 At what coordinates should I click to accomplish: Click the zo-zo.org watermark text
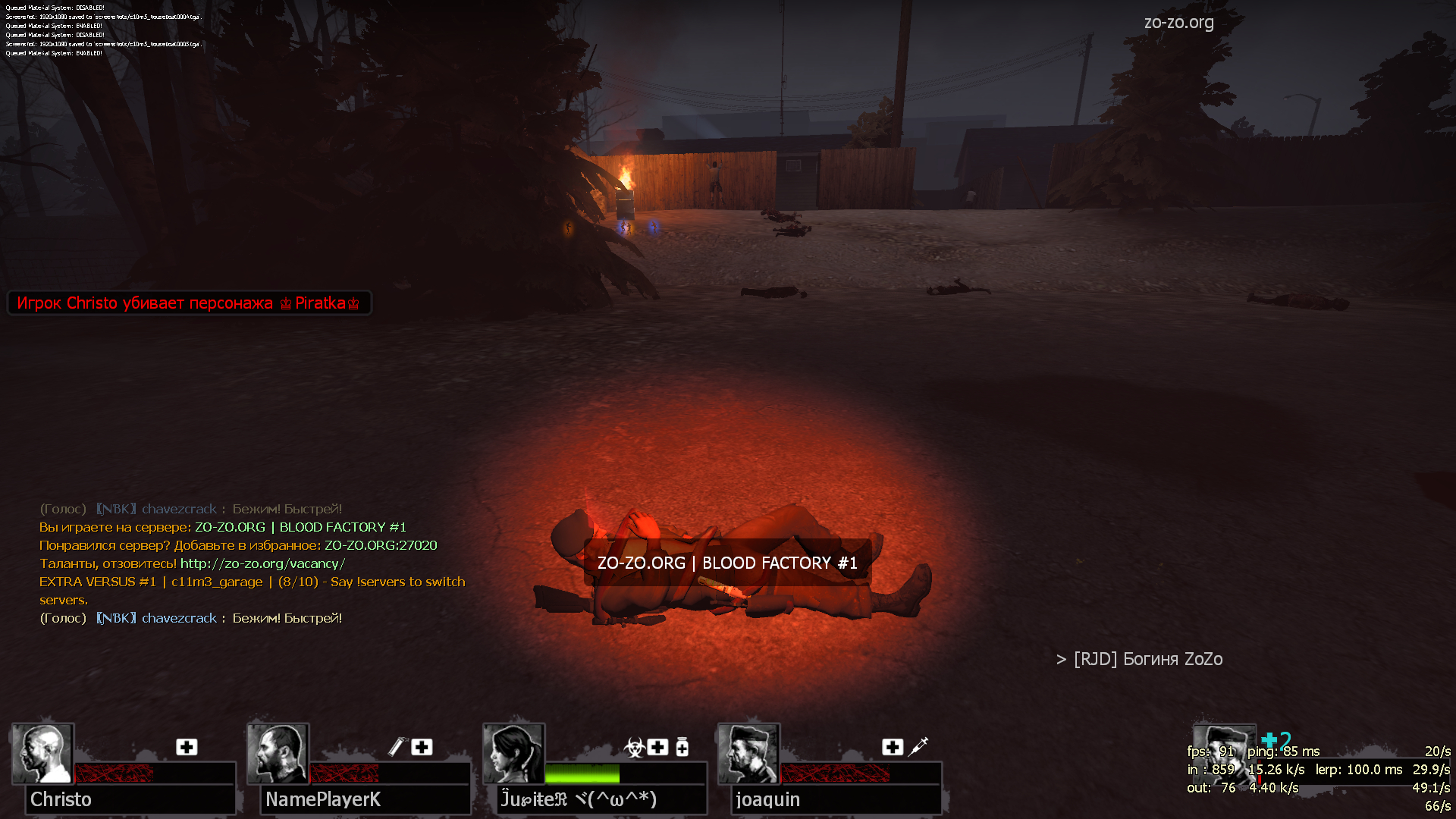(1178, 23)
